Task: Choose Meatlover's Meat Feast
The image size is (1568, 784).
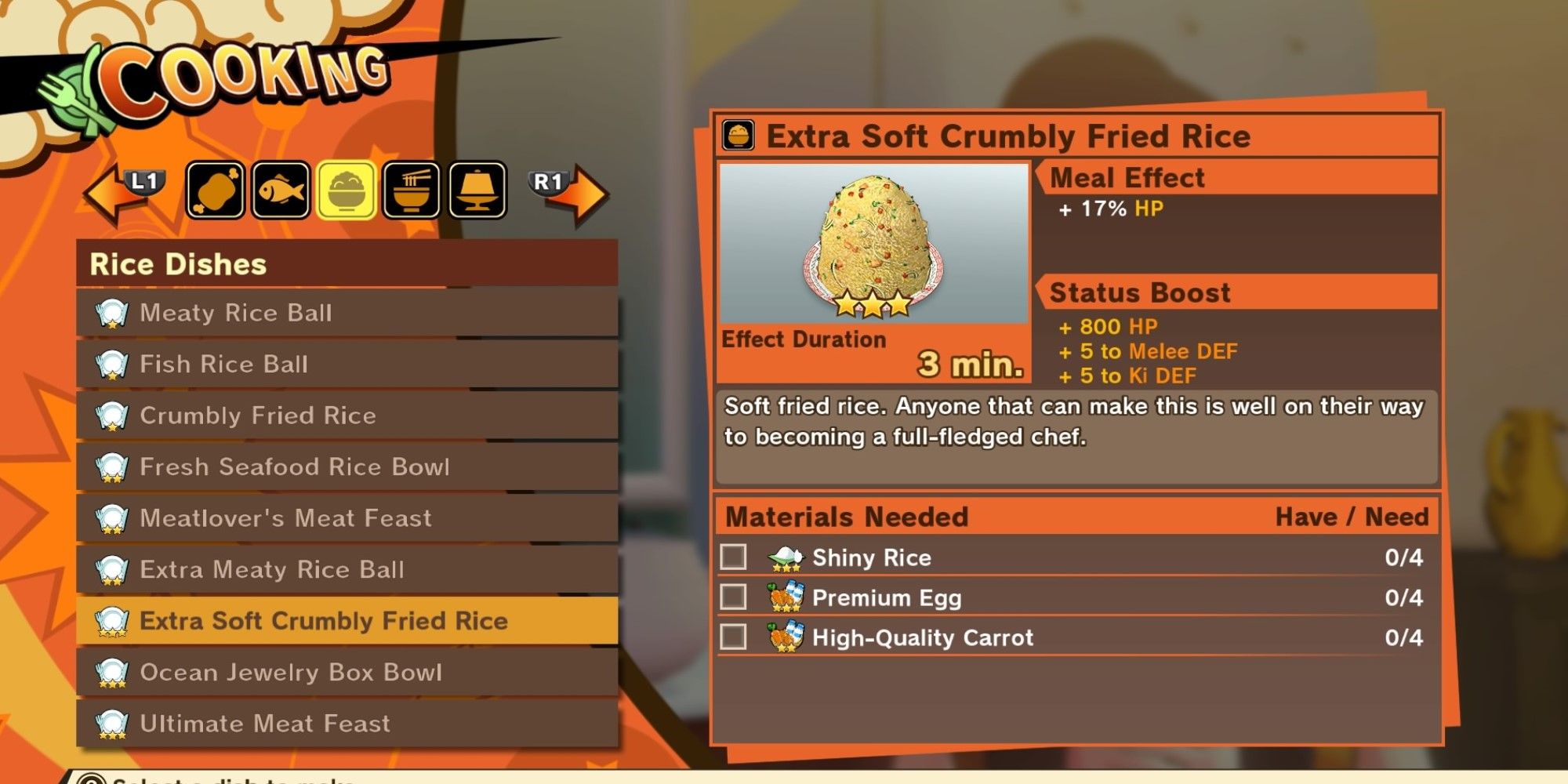Action: 347,518
